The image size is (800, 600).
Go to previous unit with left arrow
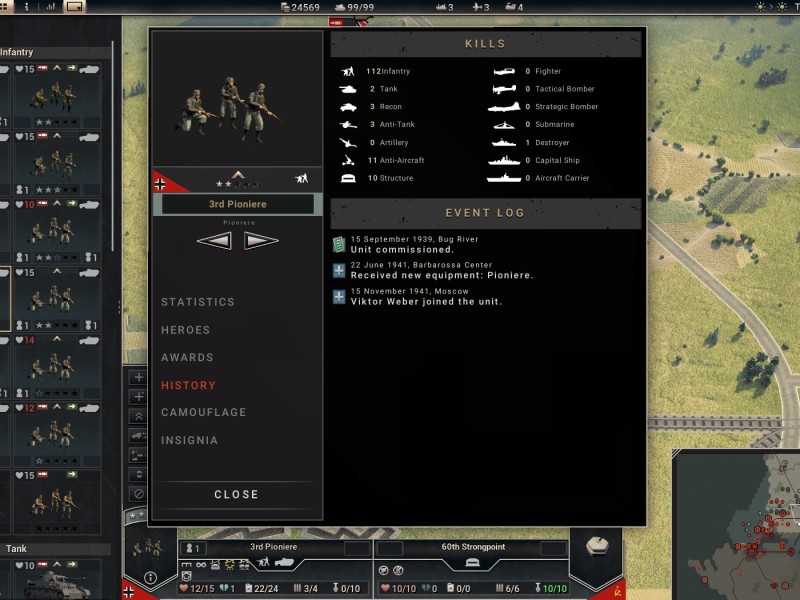(214, 240)
